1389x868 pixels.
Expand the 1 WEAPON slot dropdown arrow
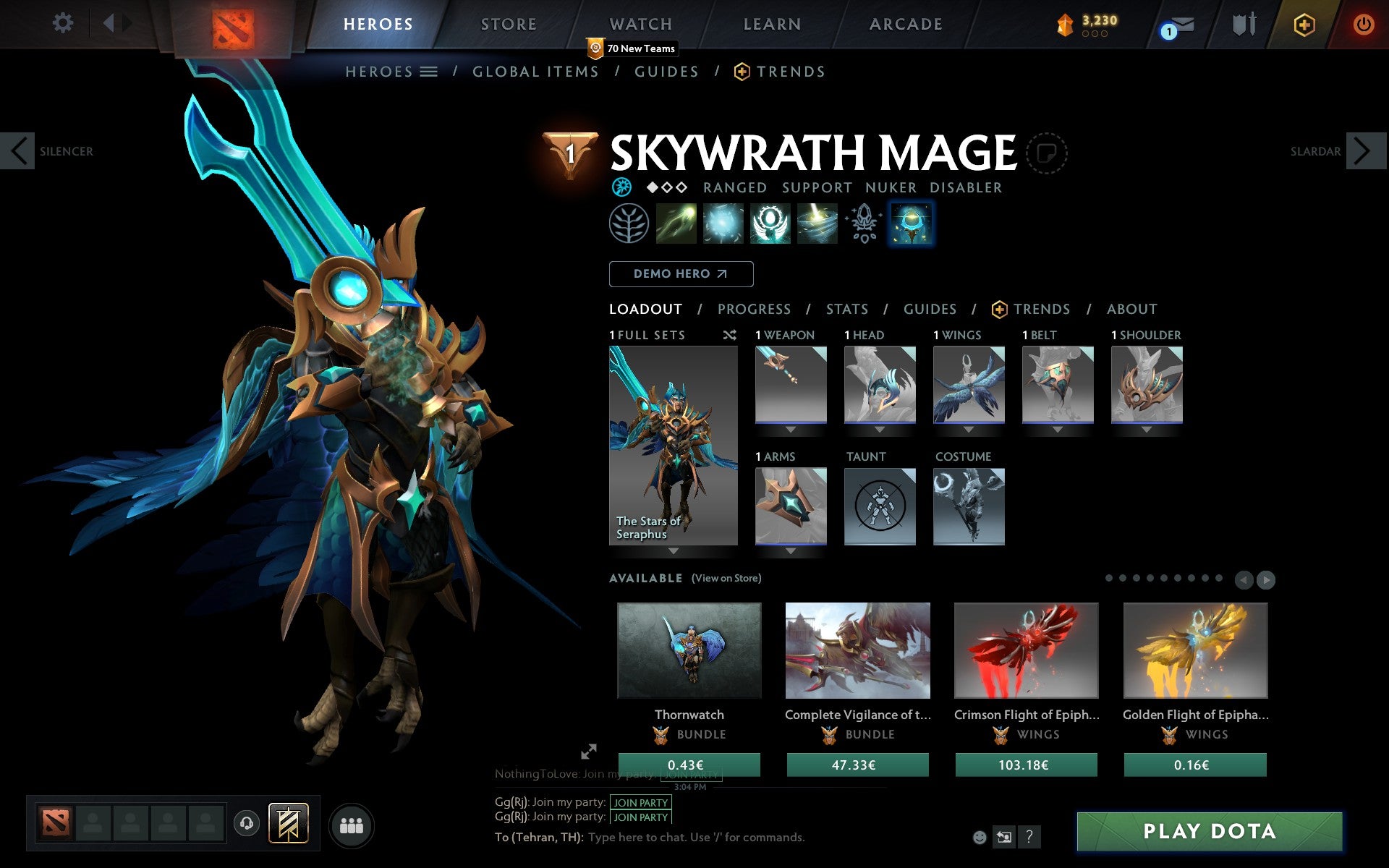click(790, 428)
